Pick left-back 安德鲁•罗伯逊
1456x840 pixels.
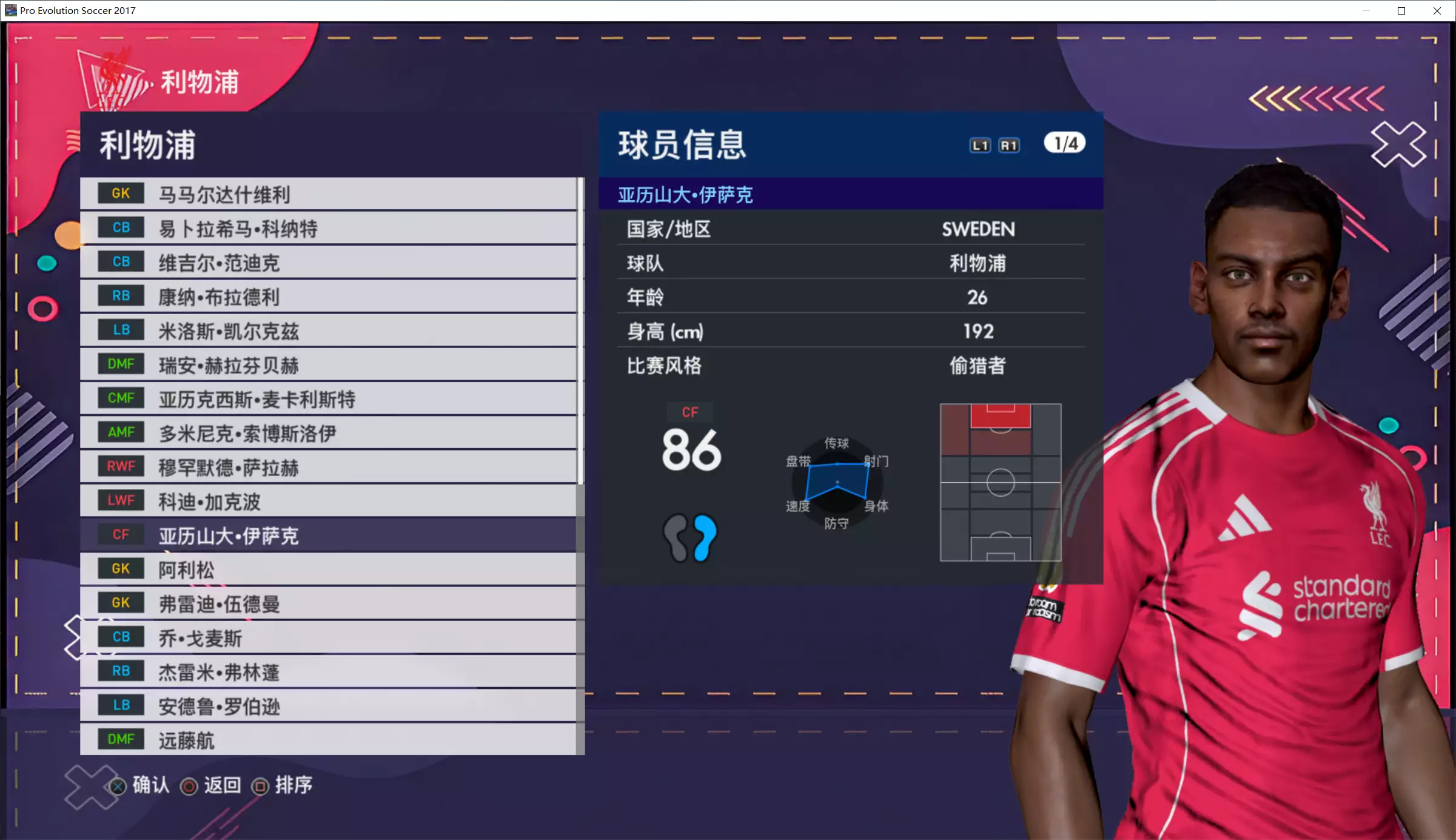327,705
